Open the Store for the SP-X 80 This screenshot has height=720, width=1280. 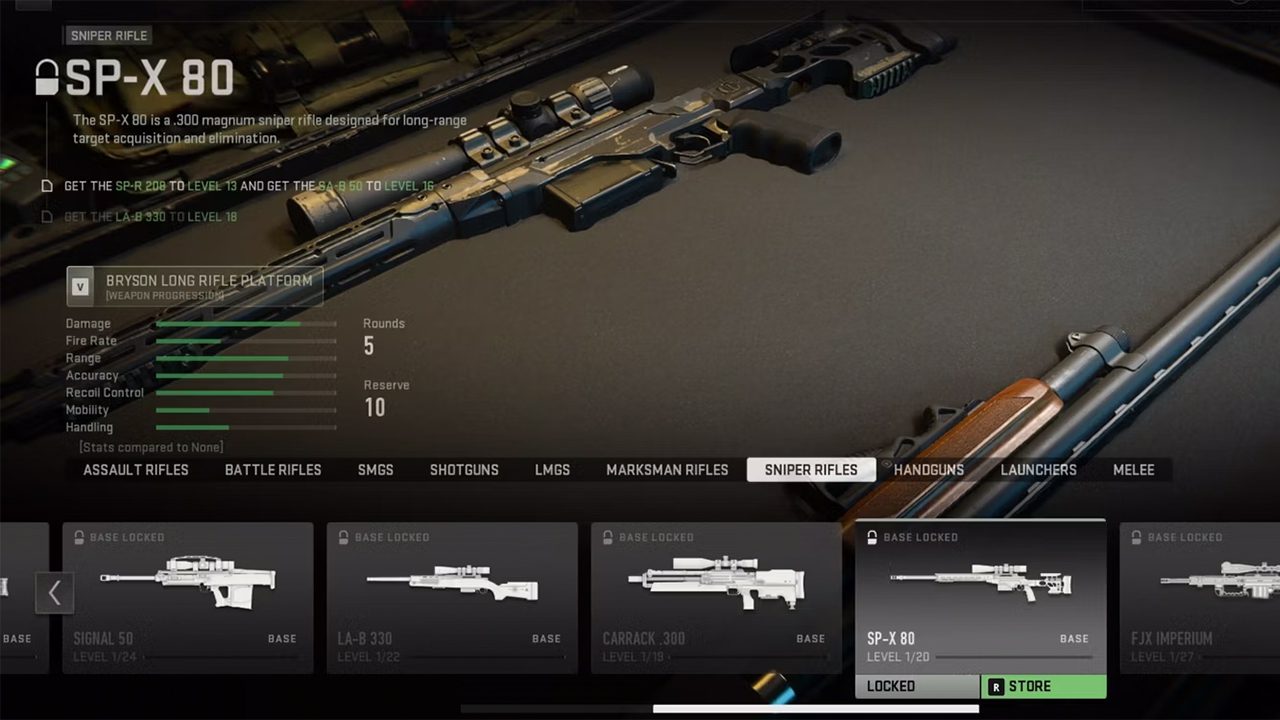point(1043,687)
